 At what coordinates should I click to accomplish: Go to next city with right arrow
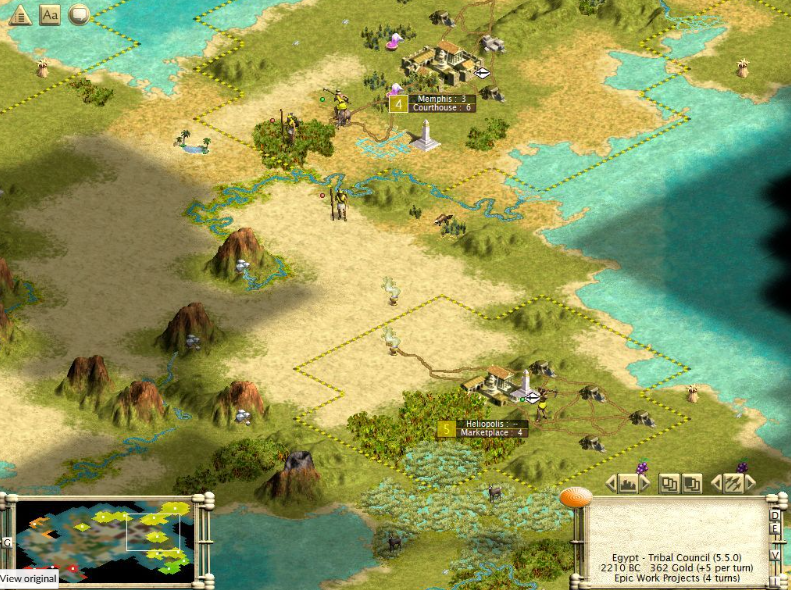[x=646, y=484]
